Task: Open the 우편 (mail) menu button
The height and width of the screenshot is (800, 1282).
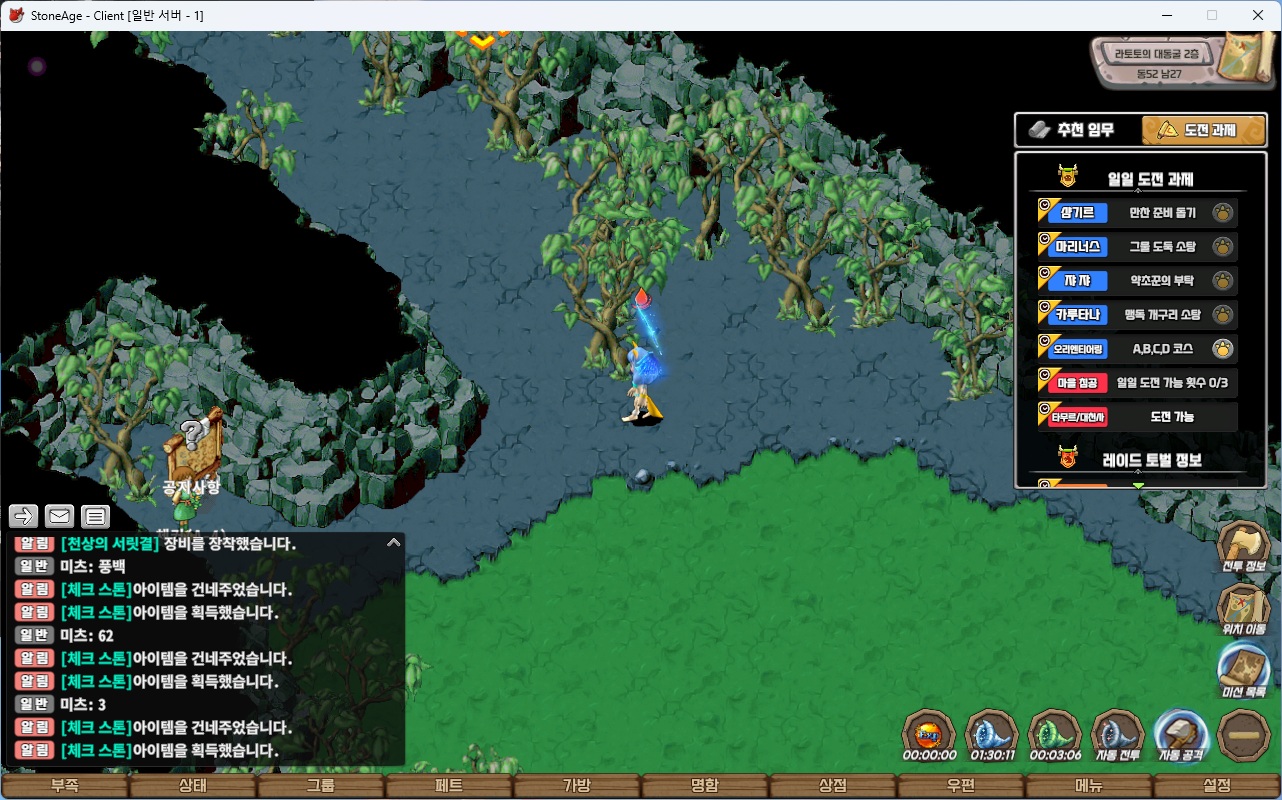Action: [x=961, y=785]
